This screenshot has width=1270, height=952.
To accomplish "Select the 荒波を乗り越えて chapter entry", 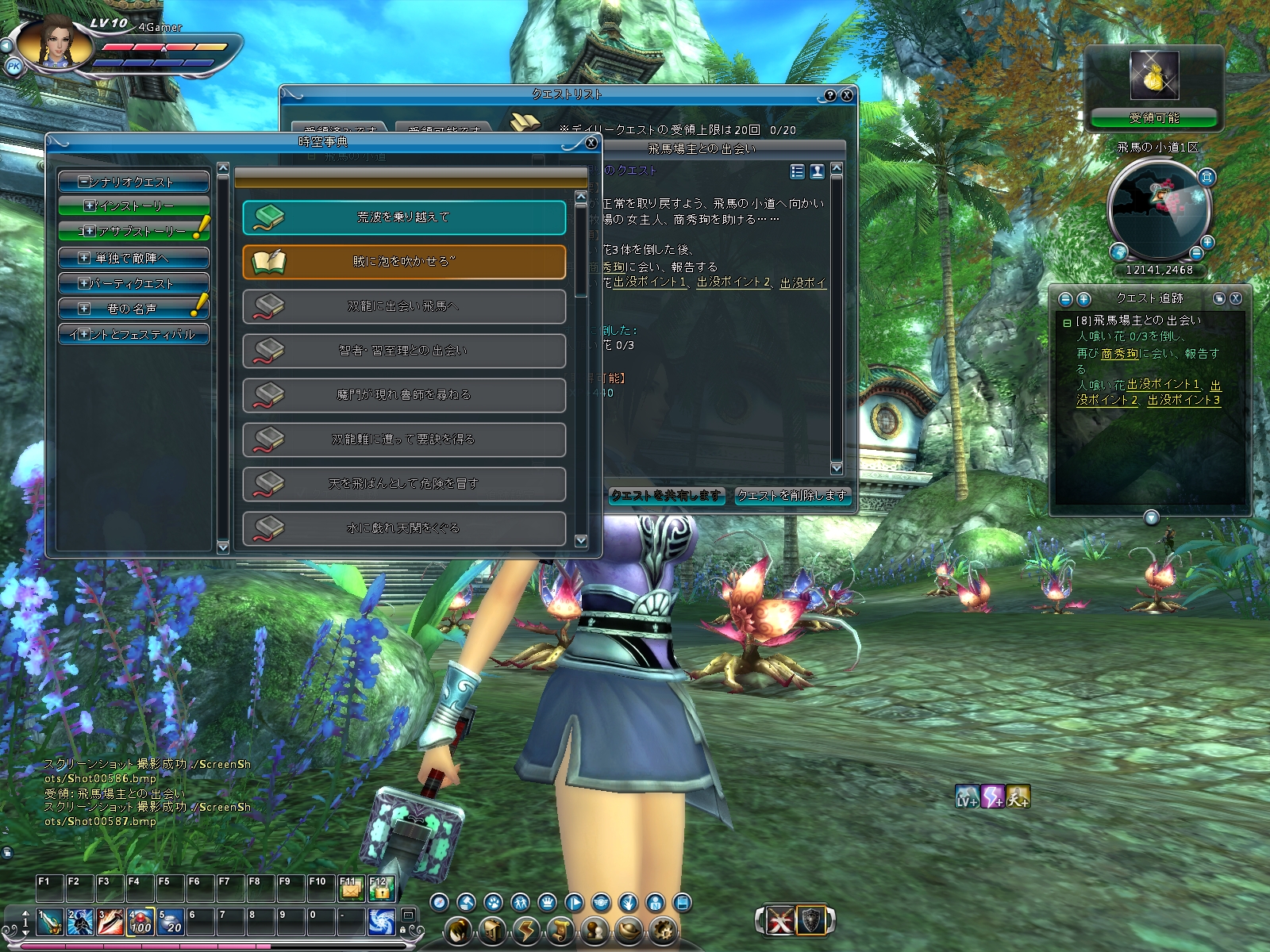I will click(x=404, y=217).
